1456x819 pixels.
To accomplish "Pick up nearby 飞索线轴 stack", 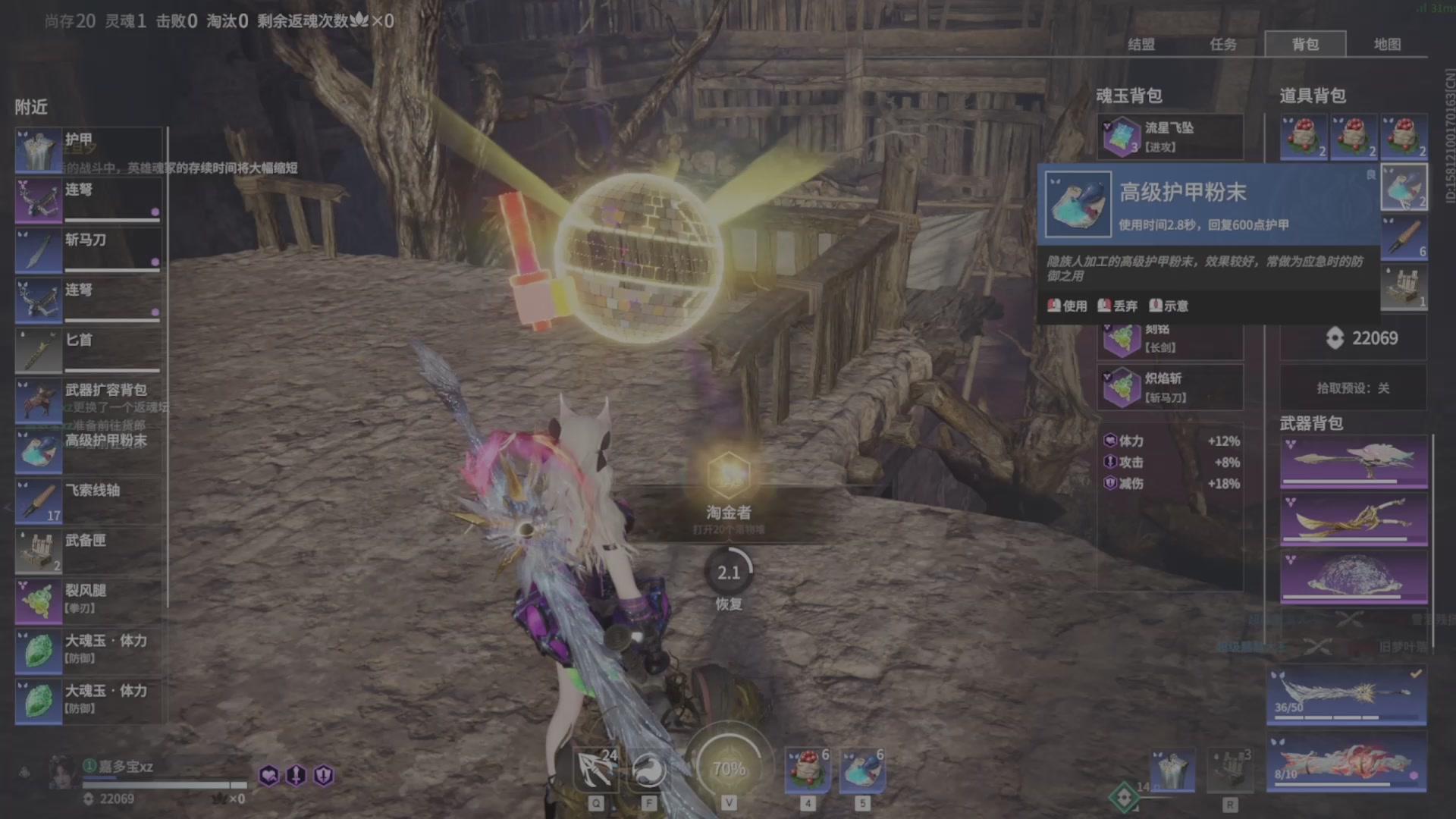I will click(x=88, y=500).
